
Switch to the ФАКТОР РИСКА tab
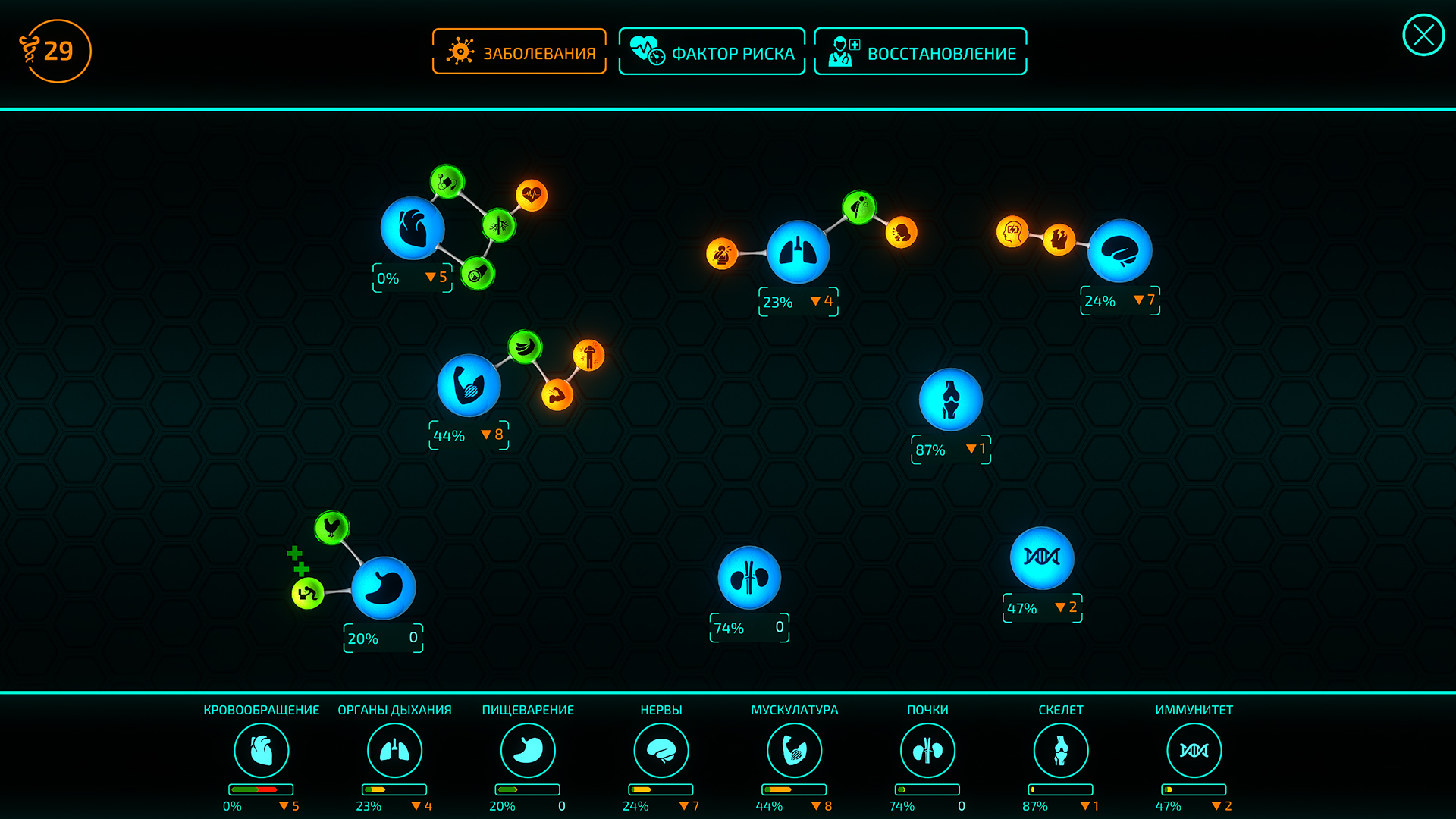click(x=712, y=52)
